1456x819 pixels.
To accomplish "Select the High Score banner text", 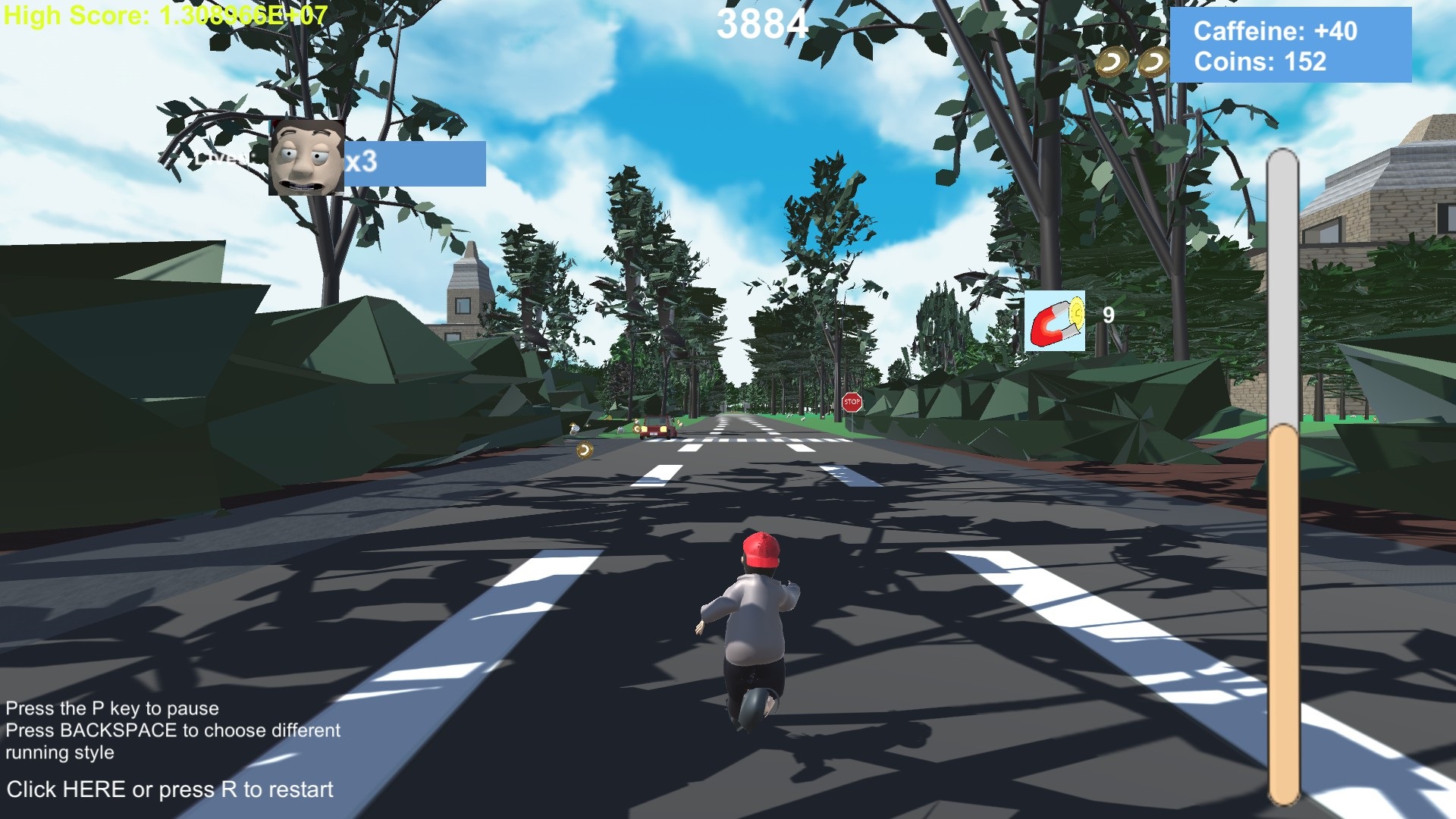I will point(163,14).
